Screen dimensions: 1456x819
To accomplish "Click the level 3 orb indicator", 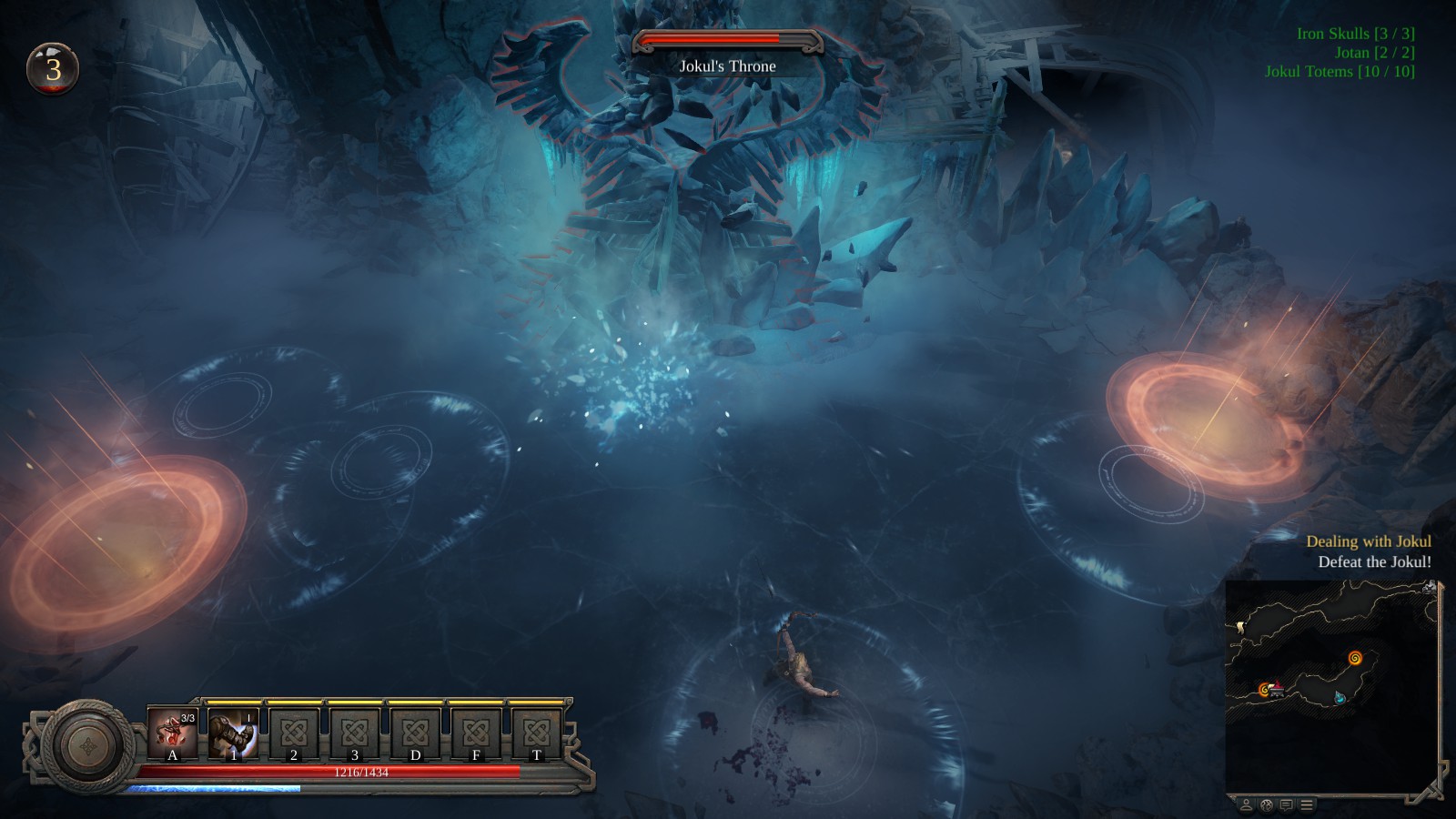I will click(x=54, y=69).
